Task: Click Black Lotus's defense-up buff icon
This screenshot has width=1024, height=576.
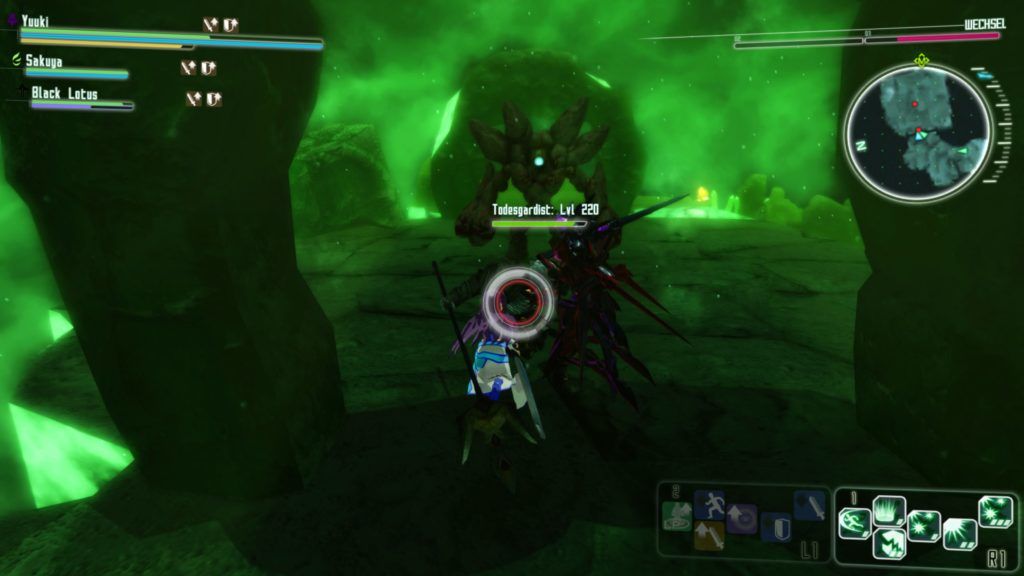Action: (213, 99)
